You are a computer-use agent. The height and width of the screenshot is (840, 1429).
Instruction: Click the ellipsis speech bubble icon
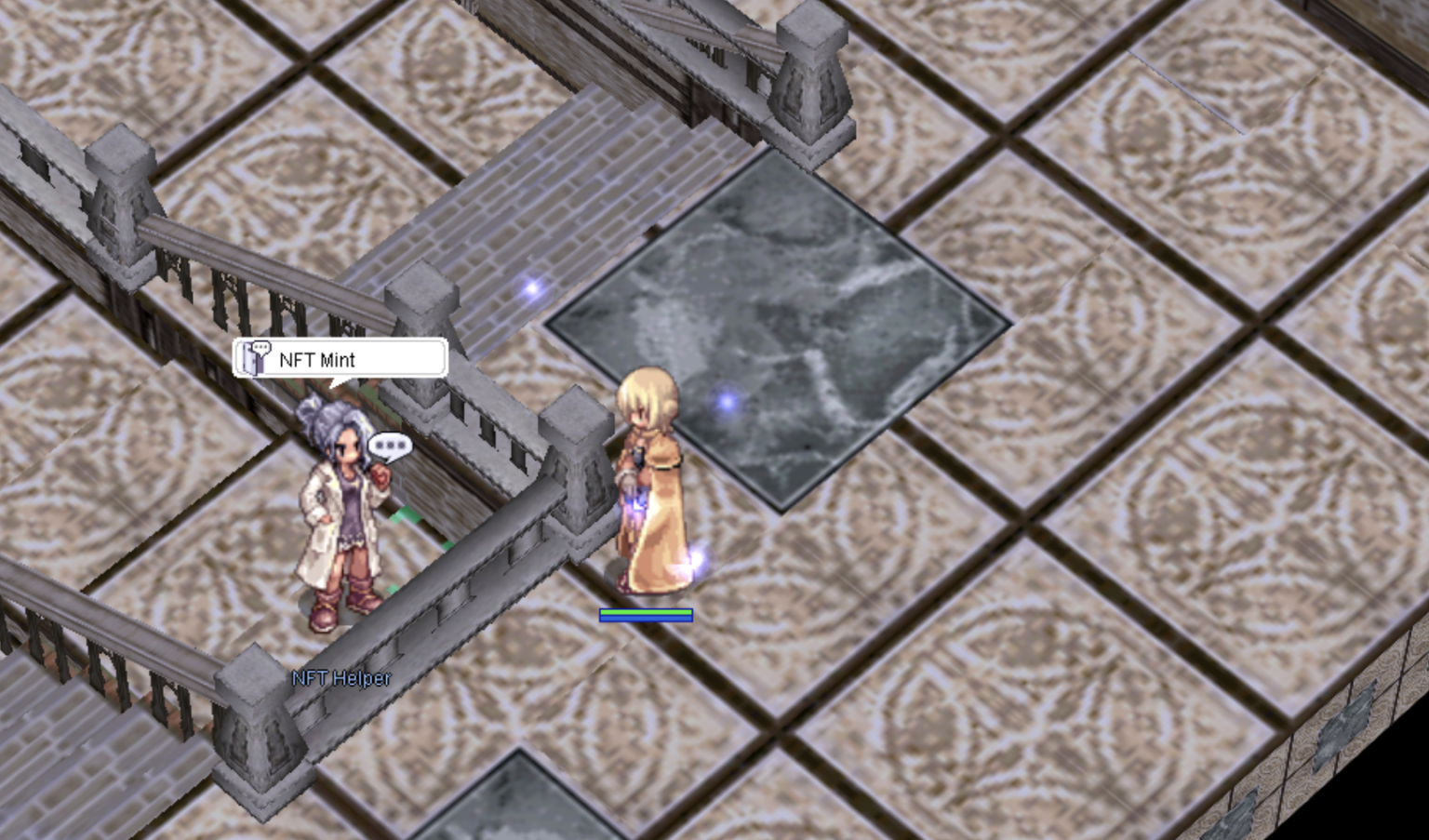click(390, 447)
